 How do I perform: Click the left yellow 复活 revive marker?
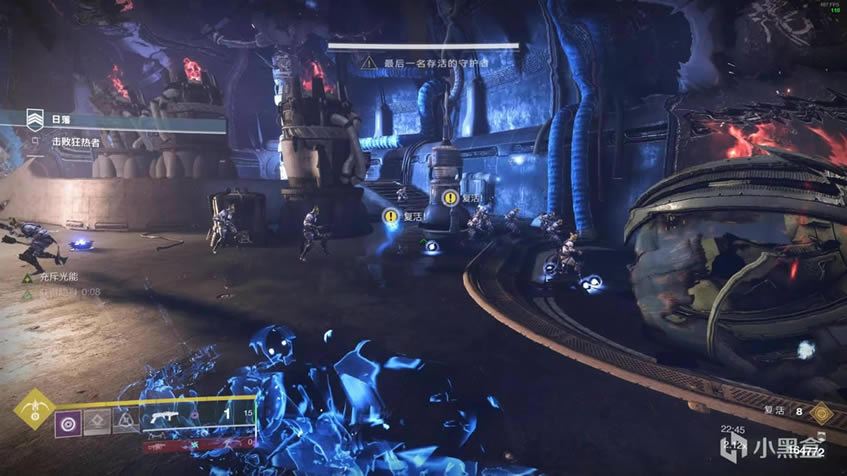[x=390, y=215]
